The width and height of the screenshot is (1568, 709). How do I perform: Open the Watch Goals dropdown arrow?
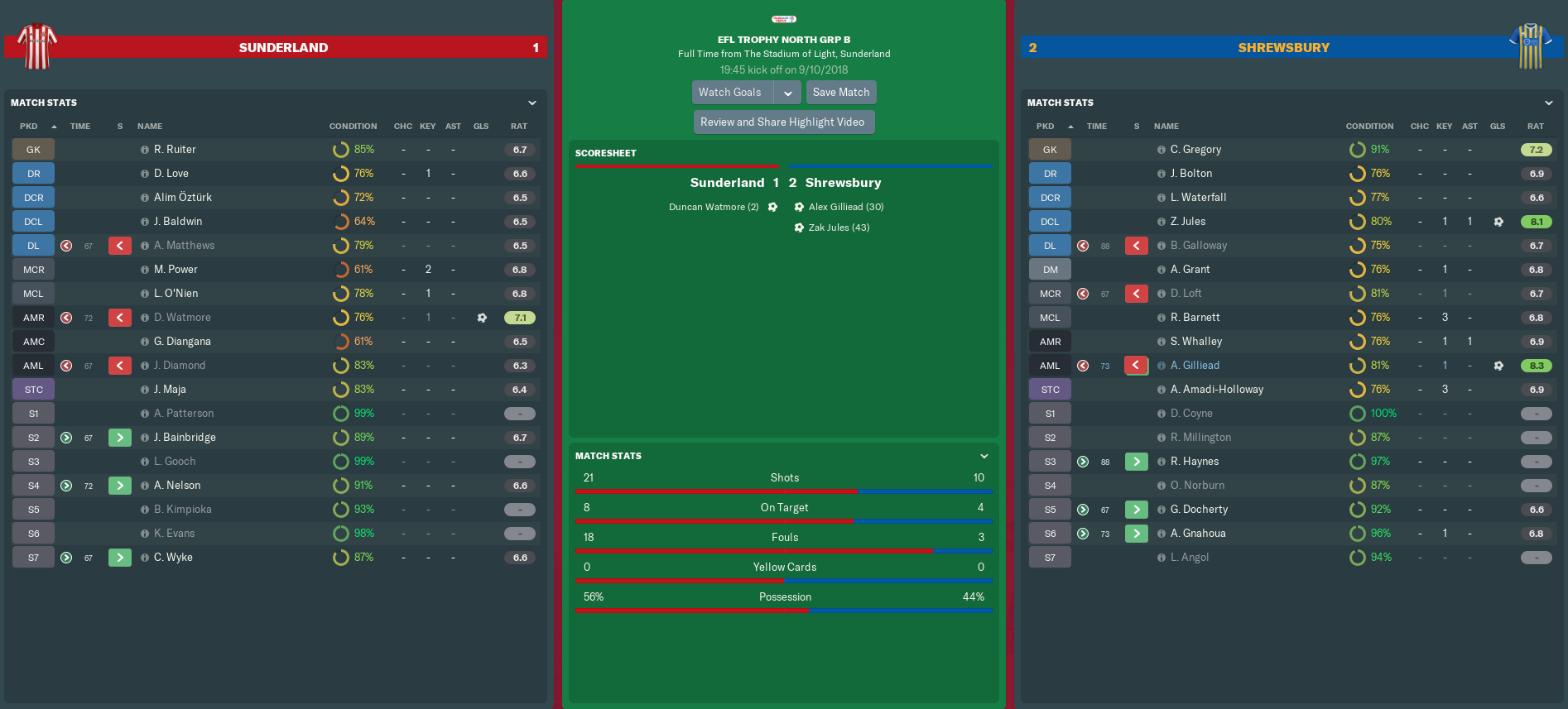point(788,93)
